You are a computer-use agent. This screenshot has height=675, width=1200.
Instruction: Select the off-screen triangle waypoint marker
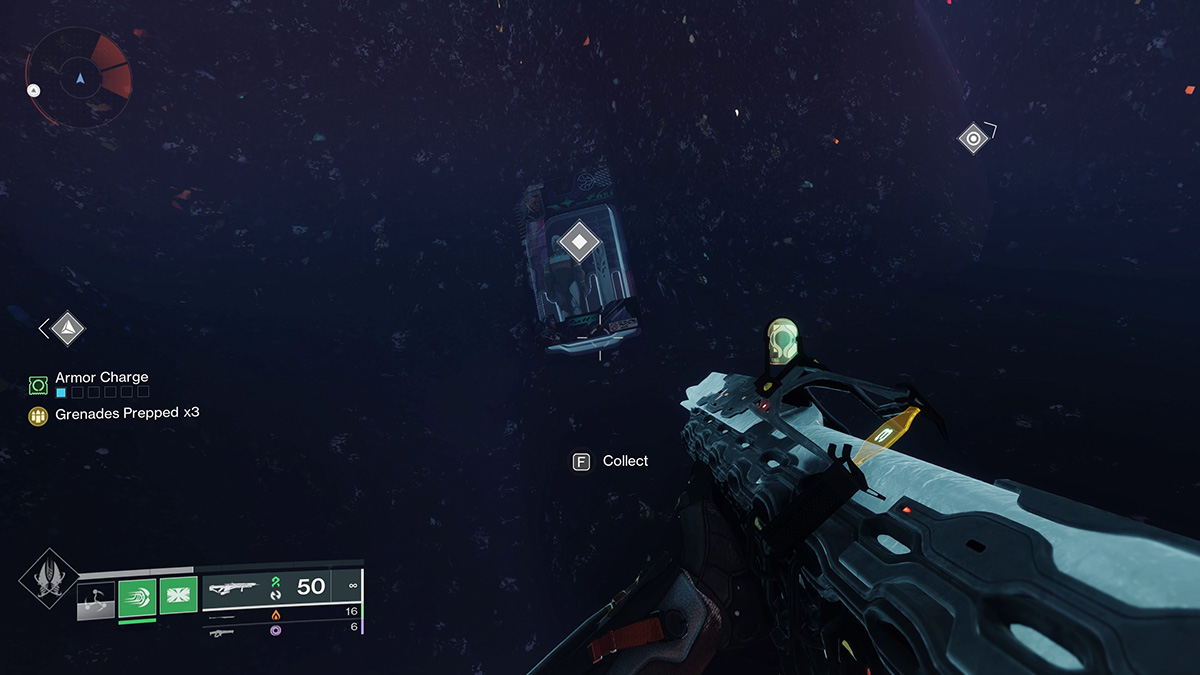pos(67,328)
